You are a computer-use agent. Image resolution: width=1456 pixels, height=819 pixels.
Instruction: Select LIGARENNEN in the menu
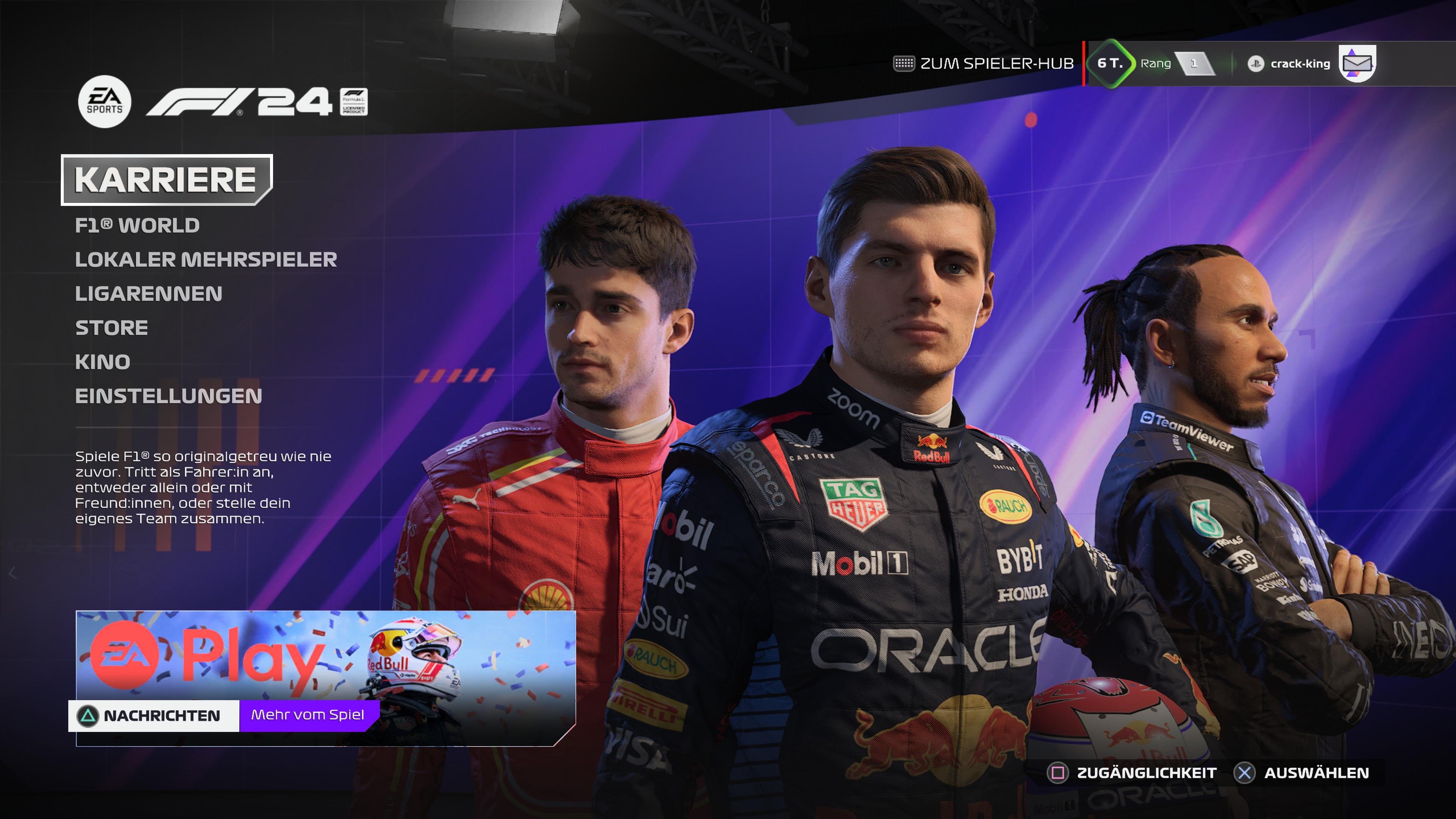[x=149, y=294]
